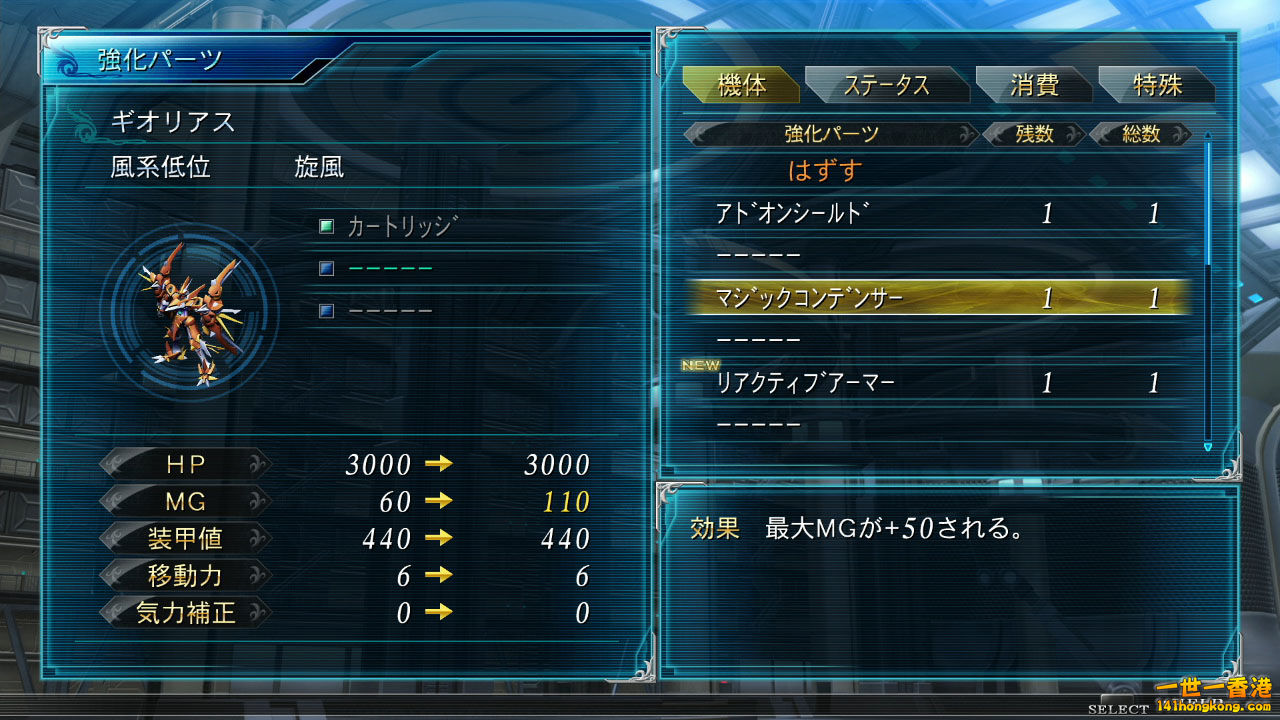Switch to the 機体 tab
The width and height of the screenshot is (1280, 720).
[x=741, y=86]
